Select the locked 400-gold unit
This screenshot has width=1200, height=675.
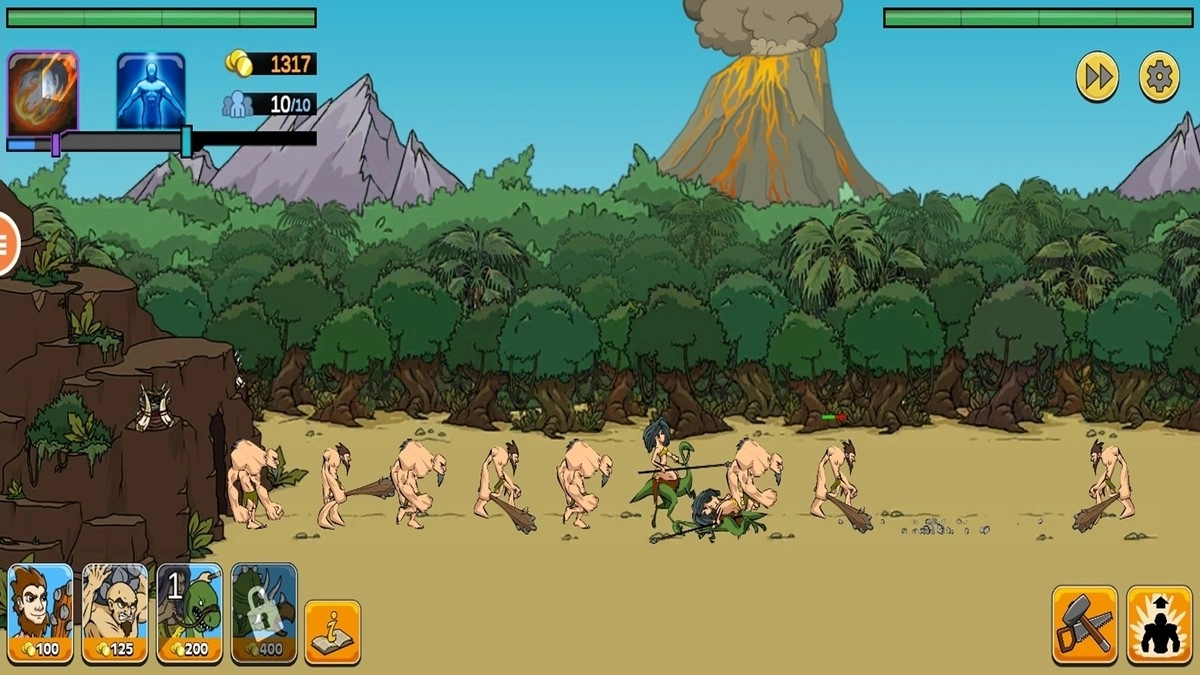coord(264,613)
